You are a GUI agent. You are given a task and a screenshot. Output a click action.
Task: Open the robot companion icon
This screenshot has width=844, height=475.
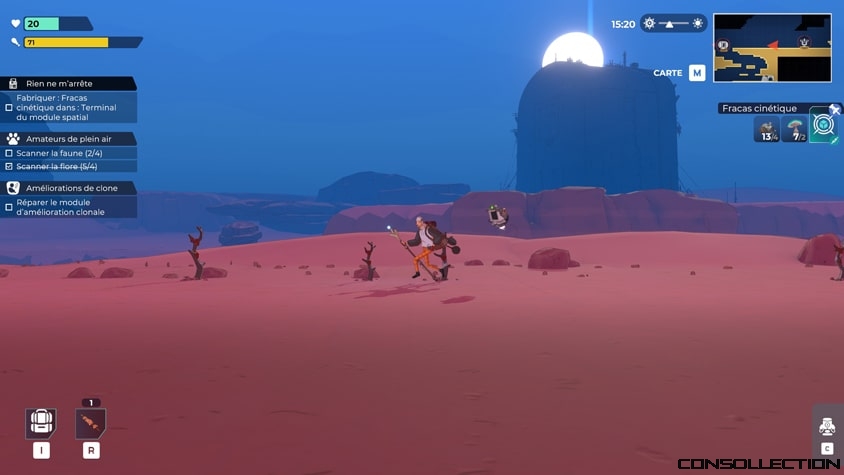tap(827, 426)
